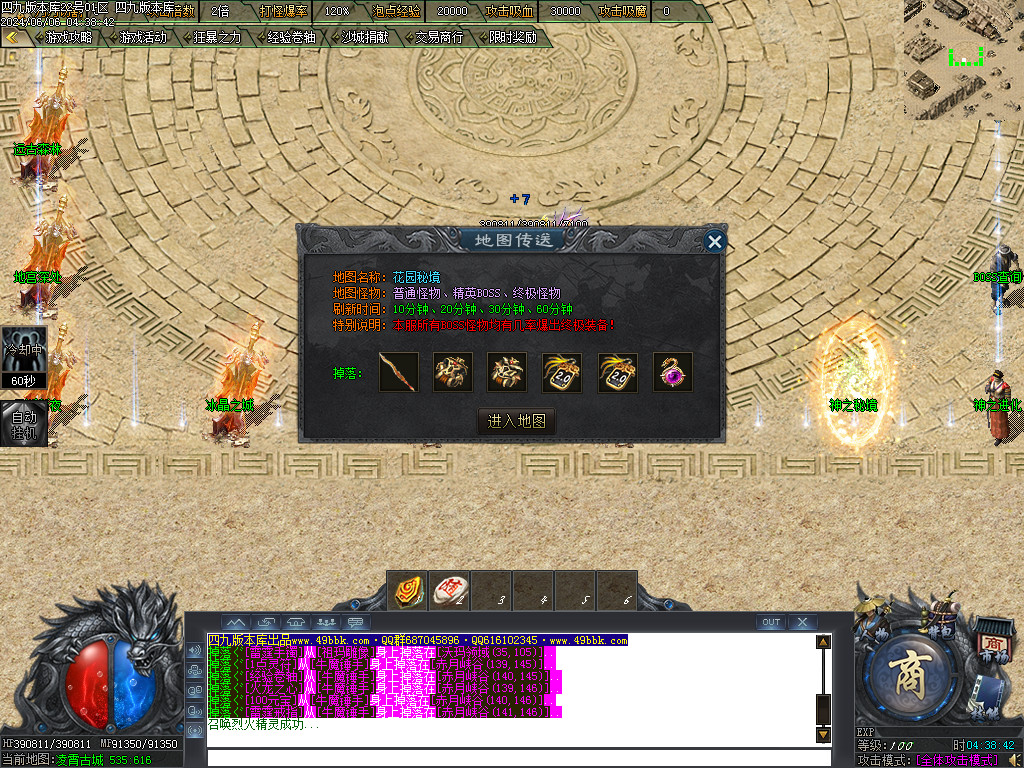Collapse the top menu with yellow arrow

tap(12, 38)
